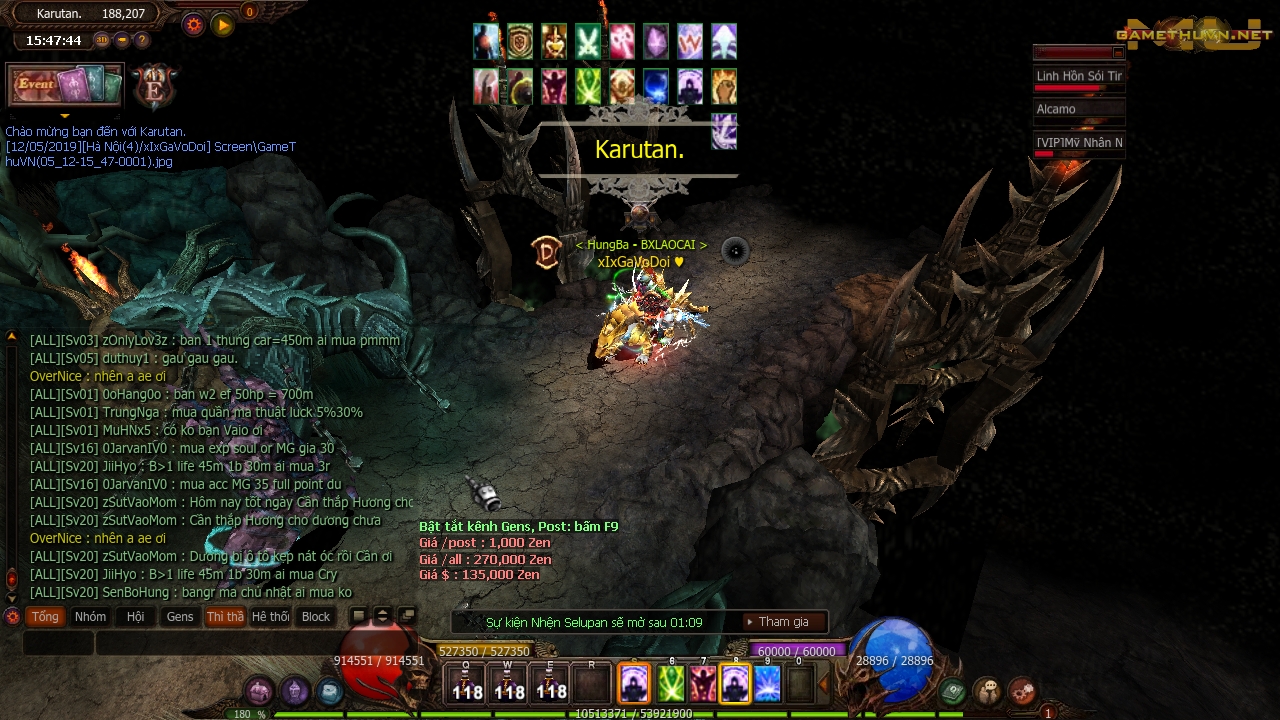Click the purple helmet icon near the HP orb
The image size is (1280, 720).
(x=293, y=690)
